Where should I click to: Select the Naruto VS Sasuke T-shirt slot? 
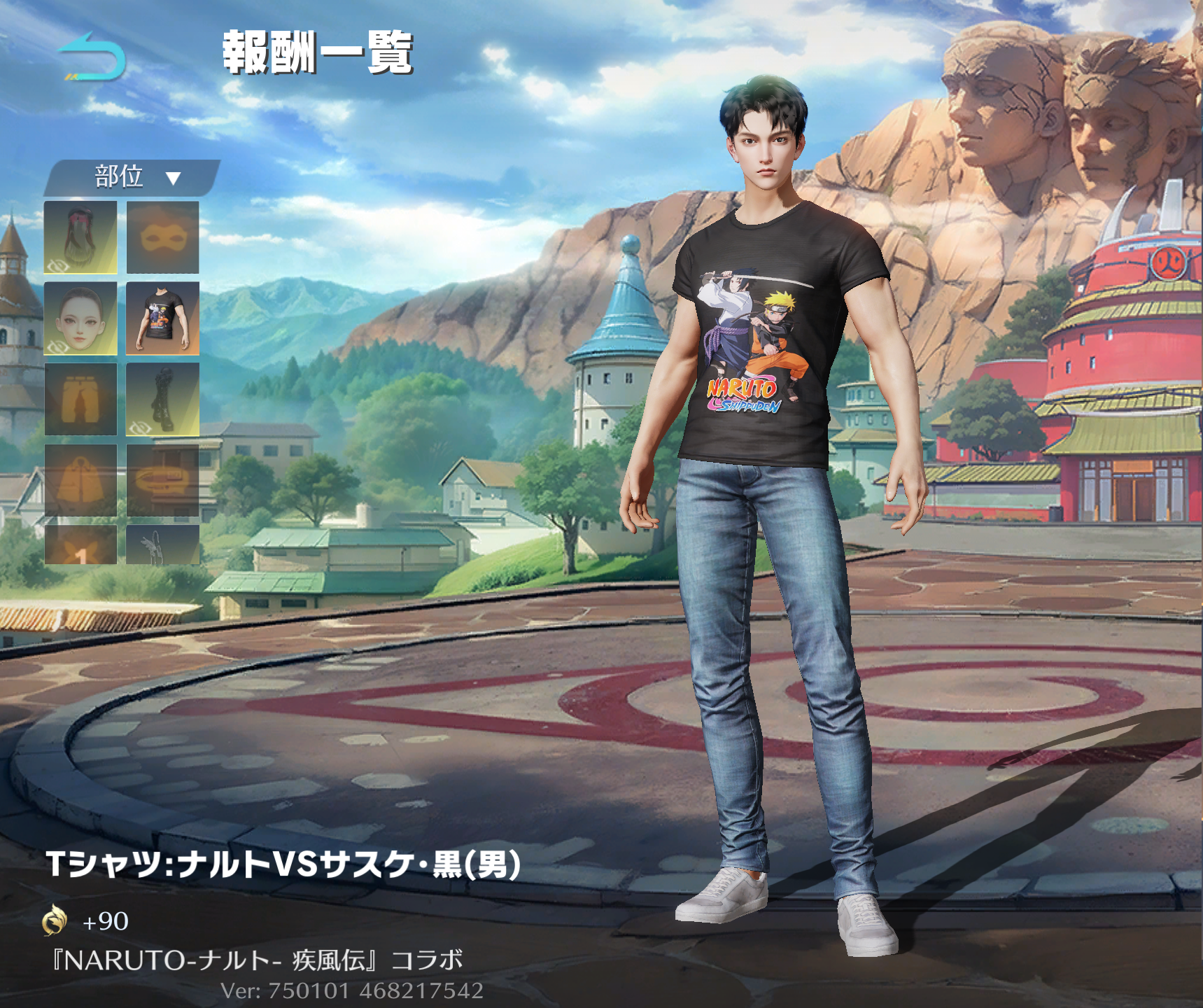(162, 318)
